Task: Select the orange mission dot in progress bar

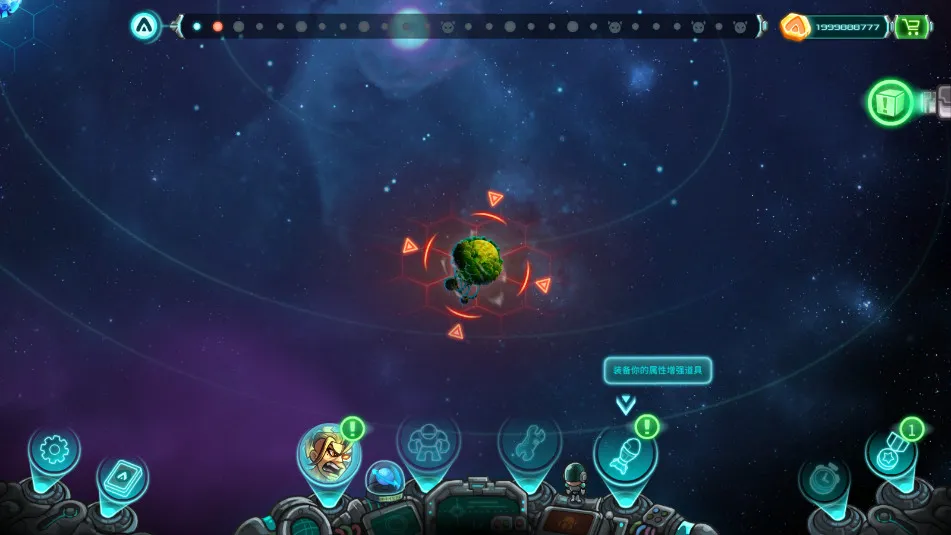Action: tap(217, 26)
